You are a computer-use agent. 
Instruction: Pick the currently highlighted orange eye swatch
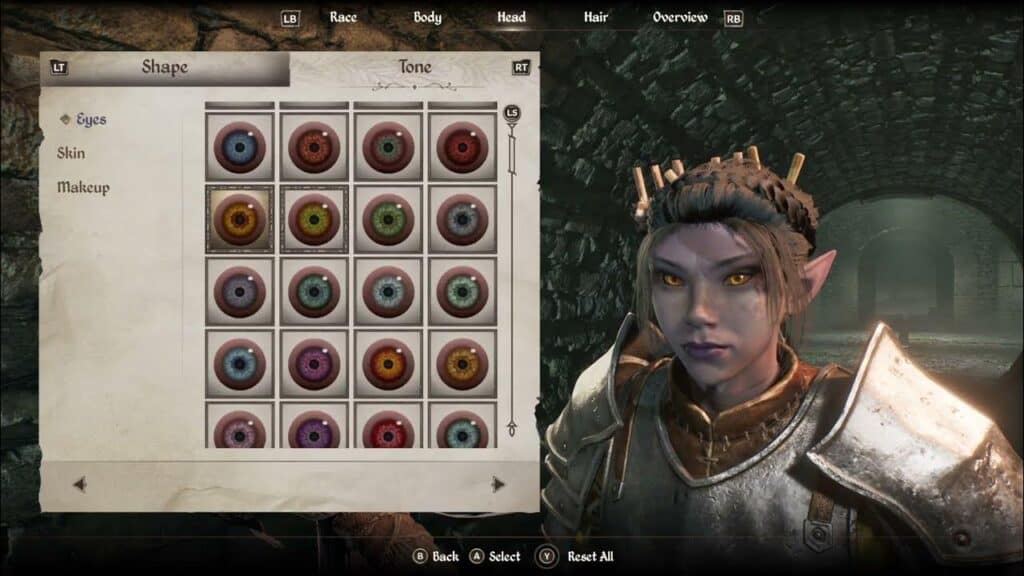[240, 219]
